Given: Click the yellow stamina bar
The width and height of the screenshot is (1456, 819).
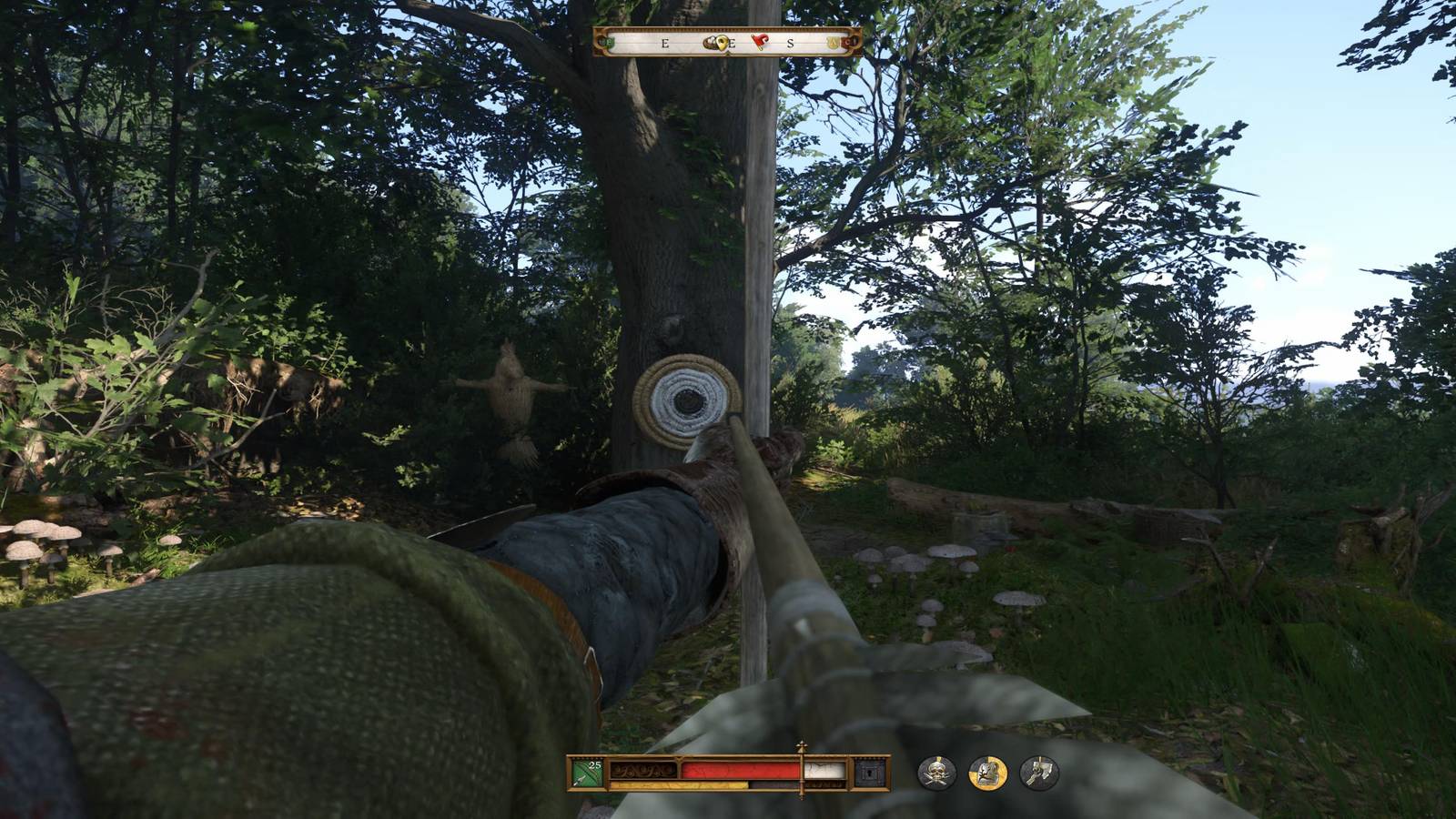Looking at the screenshot, I should pyautogui.click(x=678, y=784).
